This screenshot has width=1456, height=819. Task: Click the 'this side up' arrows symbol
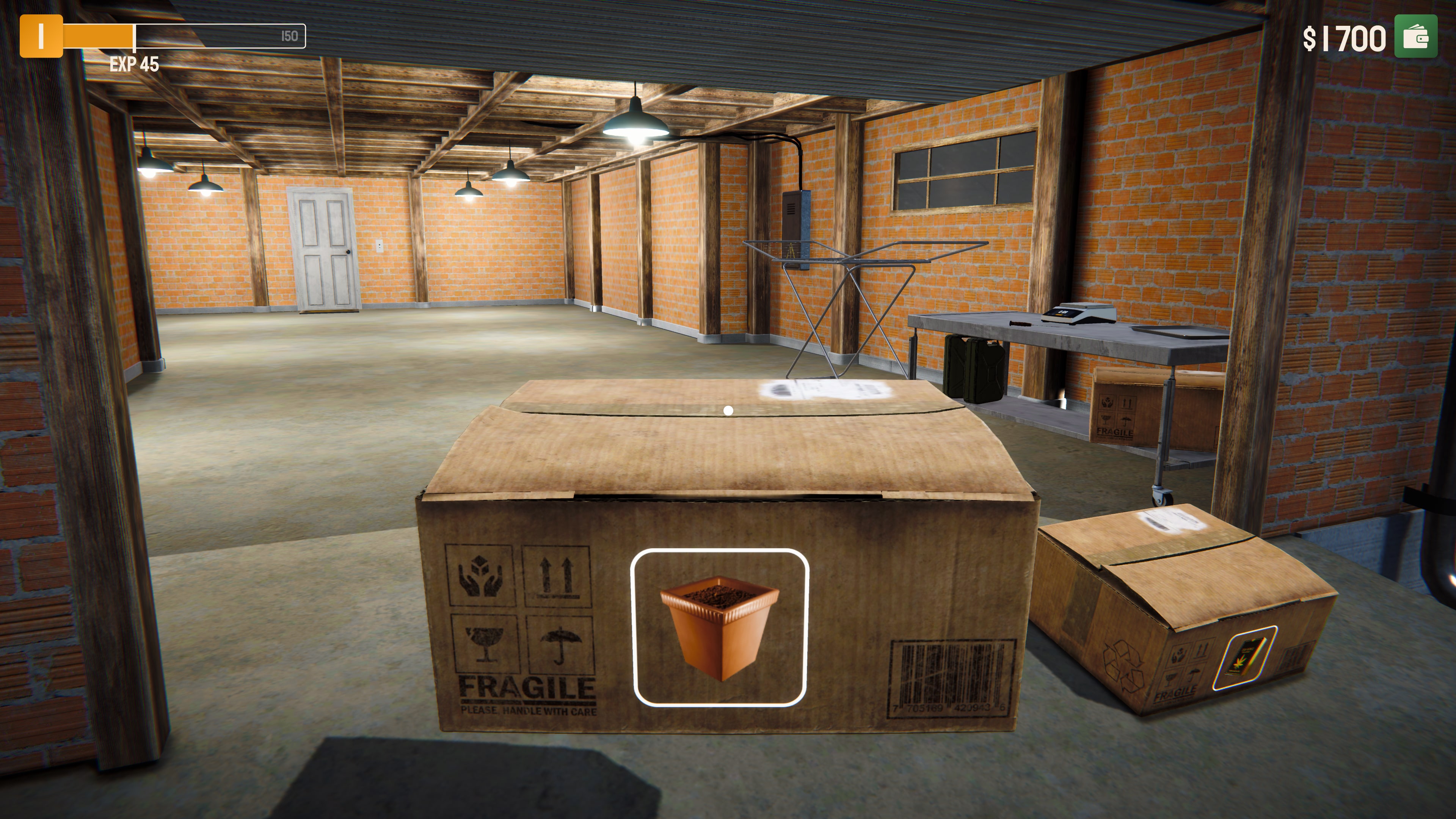click(x=557, y=576)
